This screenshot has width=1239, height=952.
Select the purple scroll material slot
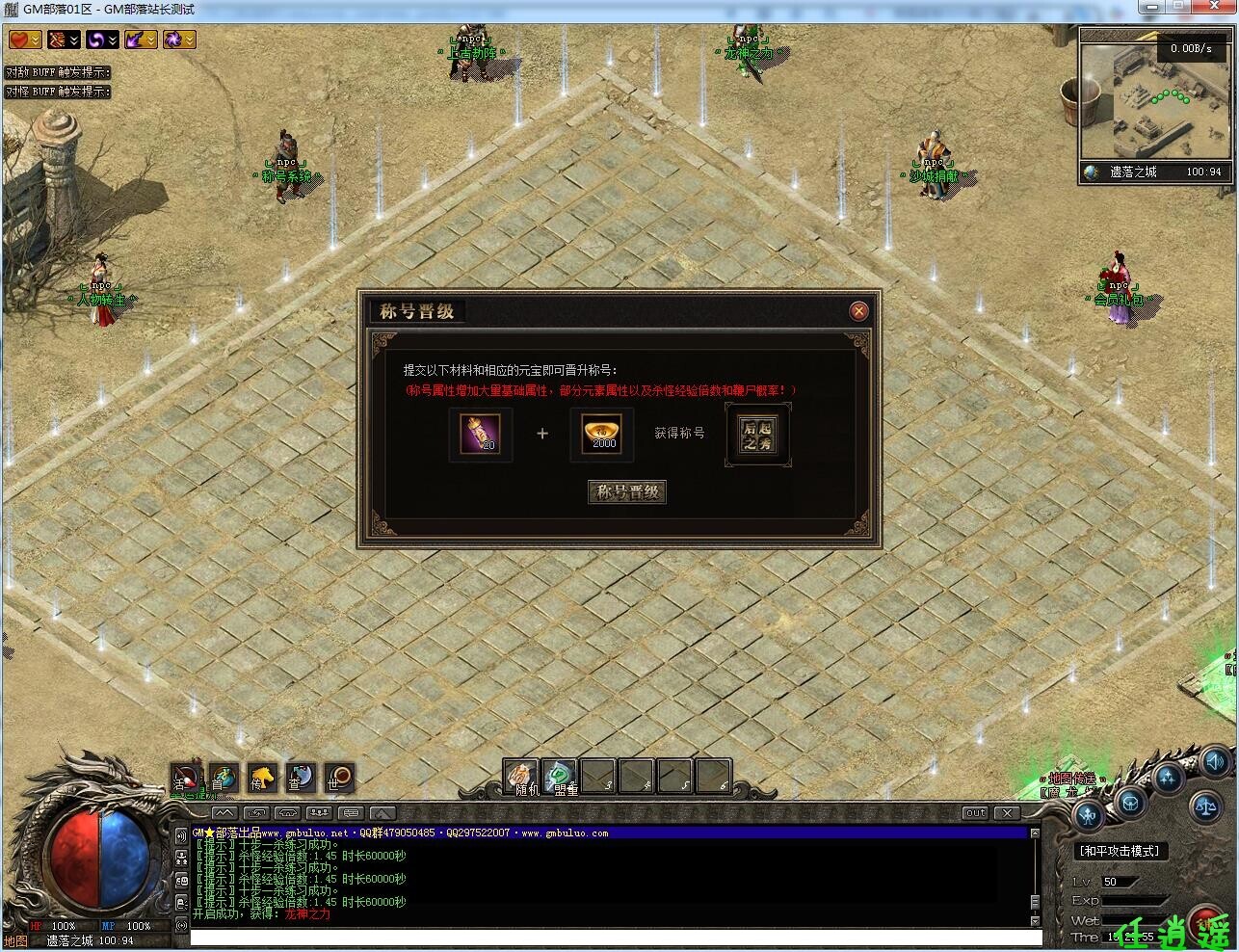tap(481, 435)
